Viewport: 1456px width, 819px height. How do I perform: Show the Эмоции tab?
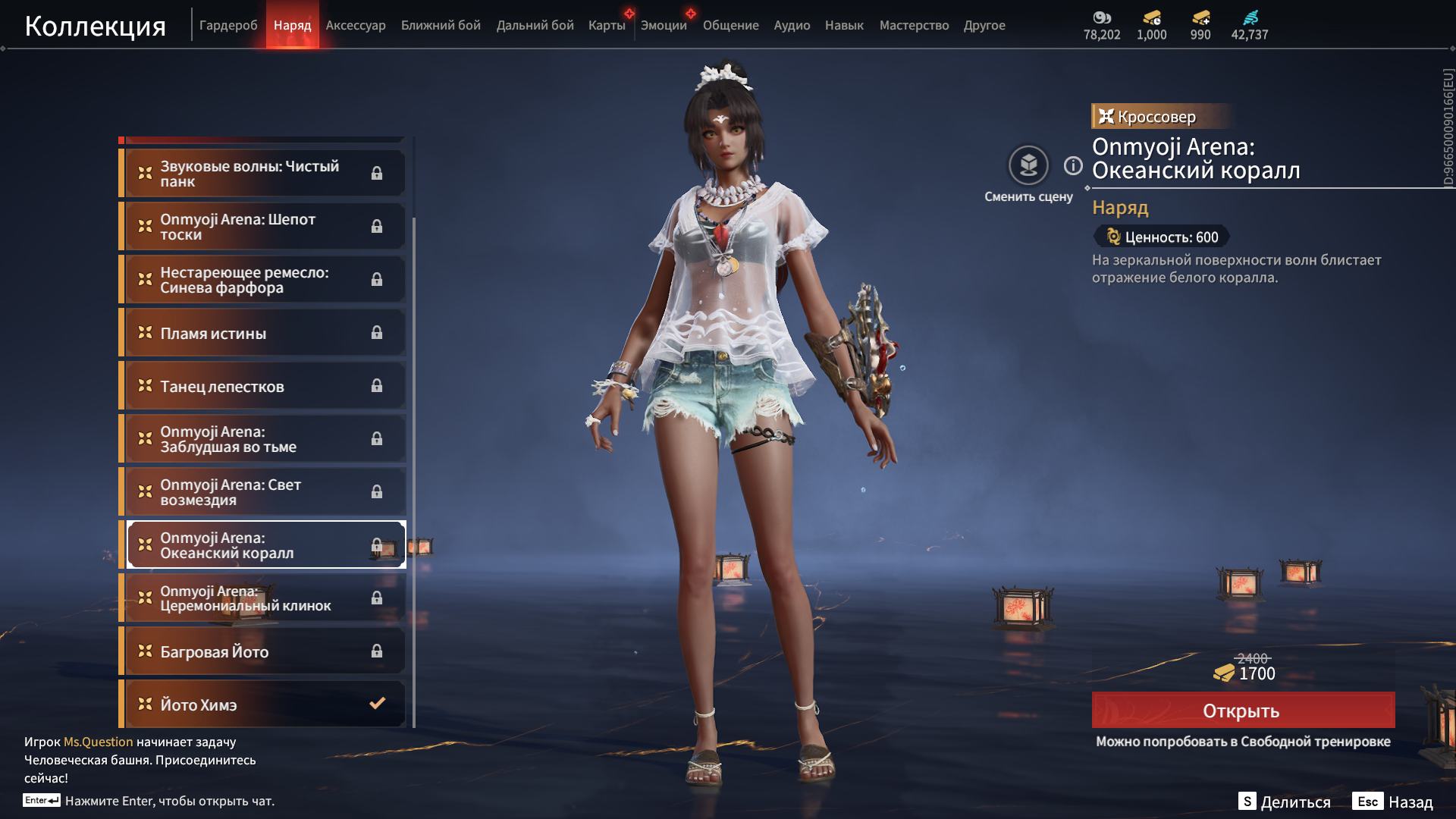[x=664, y=25]
